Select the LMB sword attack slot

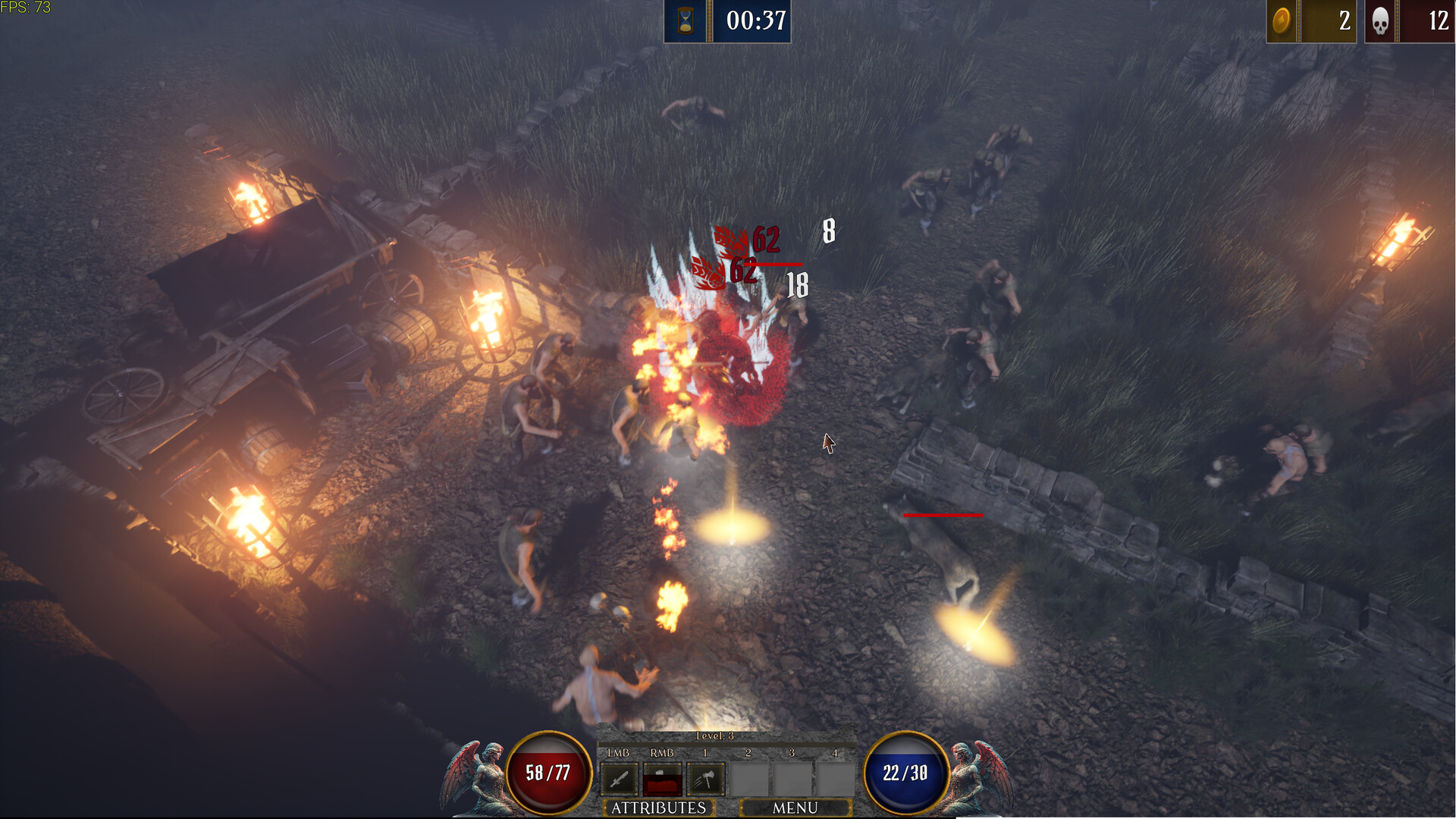pos(618,777)
